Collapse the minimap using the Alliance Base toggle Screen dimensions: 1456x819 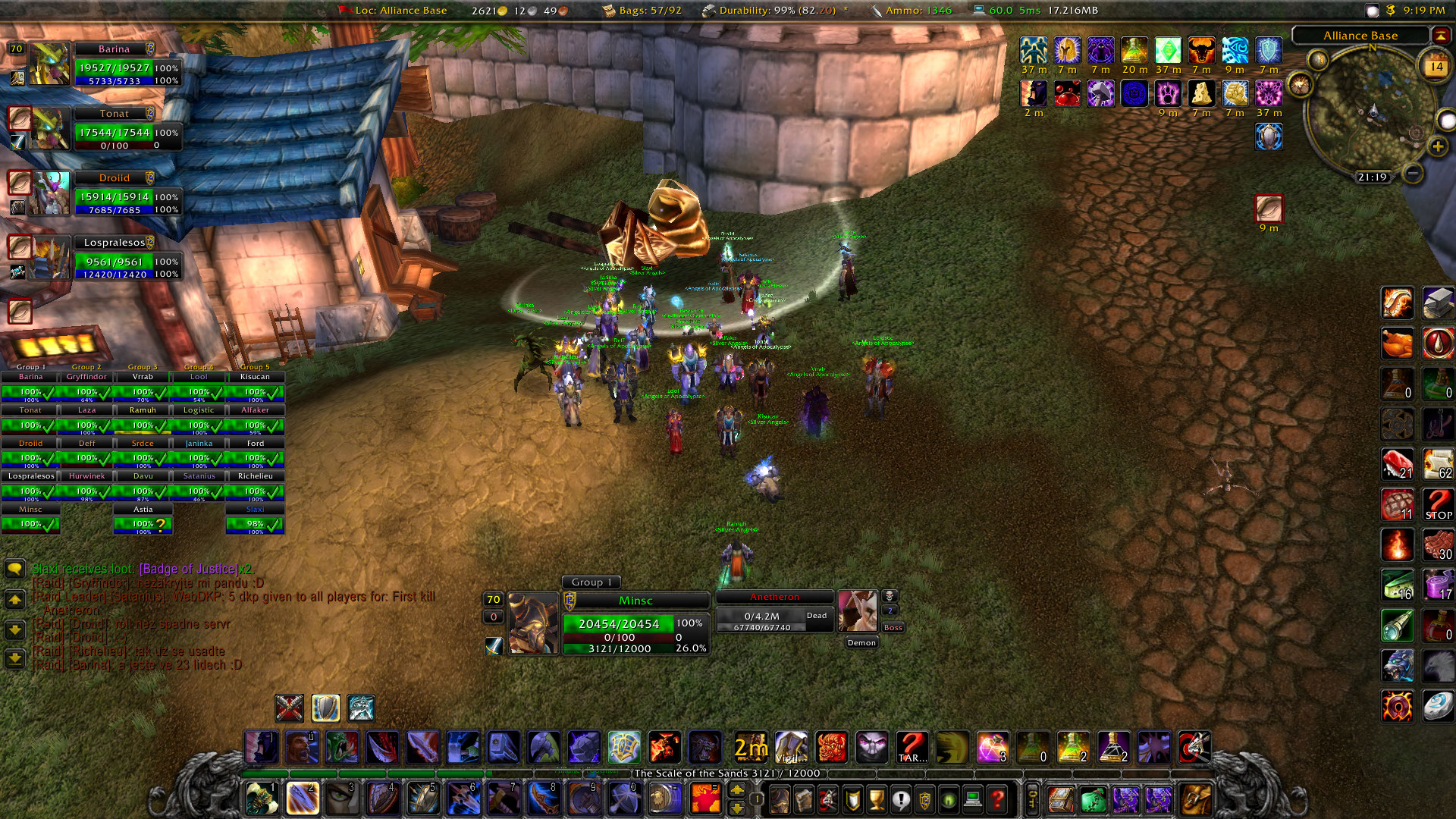click(x=1439, y=36)
